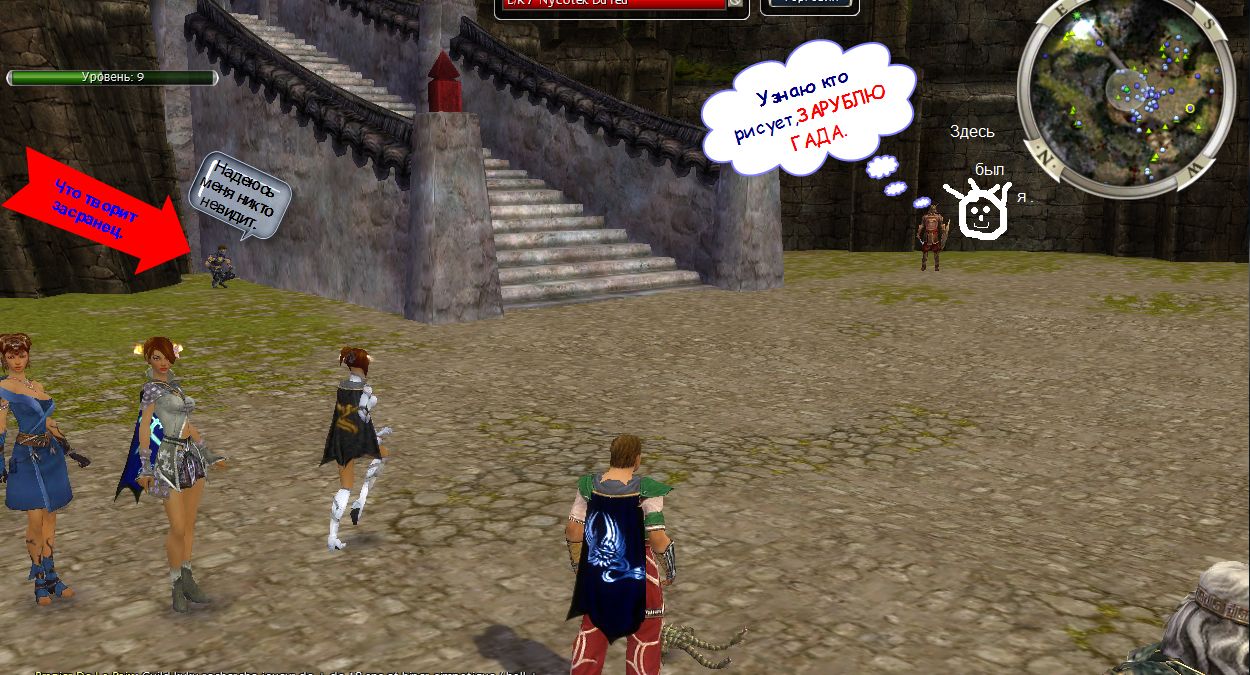This screenshot has width=1250, height=675.
Task: Click the small round icon beside the red target bar
Action: [736, 3]
